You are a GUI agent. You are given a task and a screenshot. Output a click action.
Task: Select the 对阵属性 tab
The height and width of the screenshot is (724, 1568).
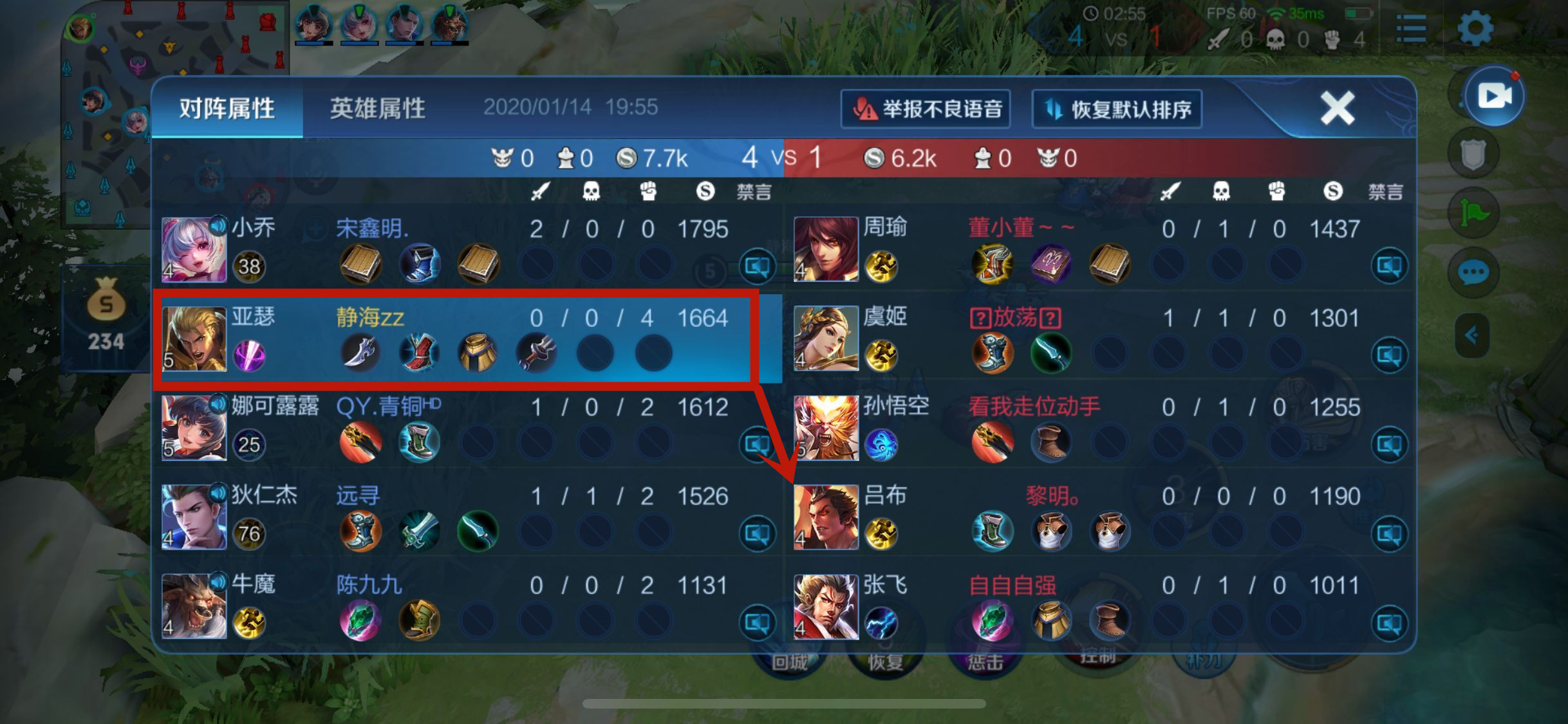pyautogui.click(x=227, y=108)
